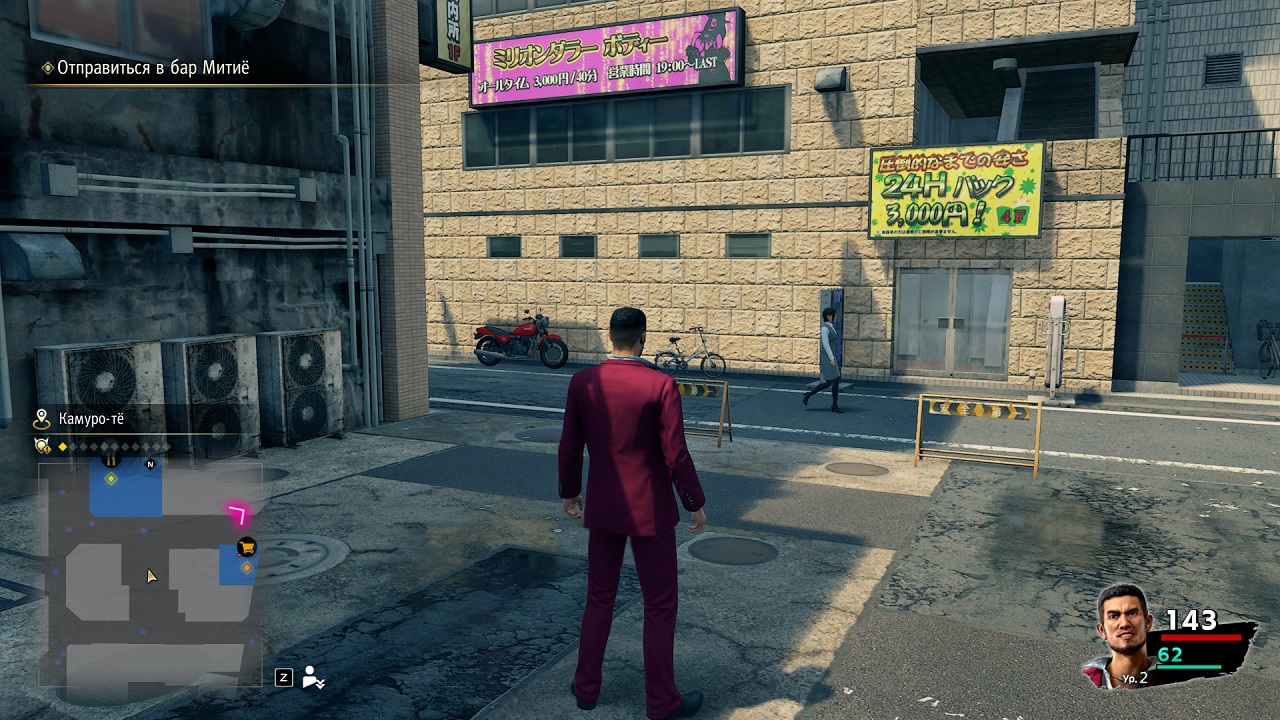Click the person icon beside the minimap
1280x720 pixels.
[314, 677]
